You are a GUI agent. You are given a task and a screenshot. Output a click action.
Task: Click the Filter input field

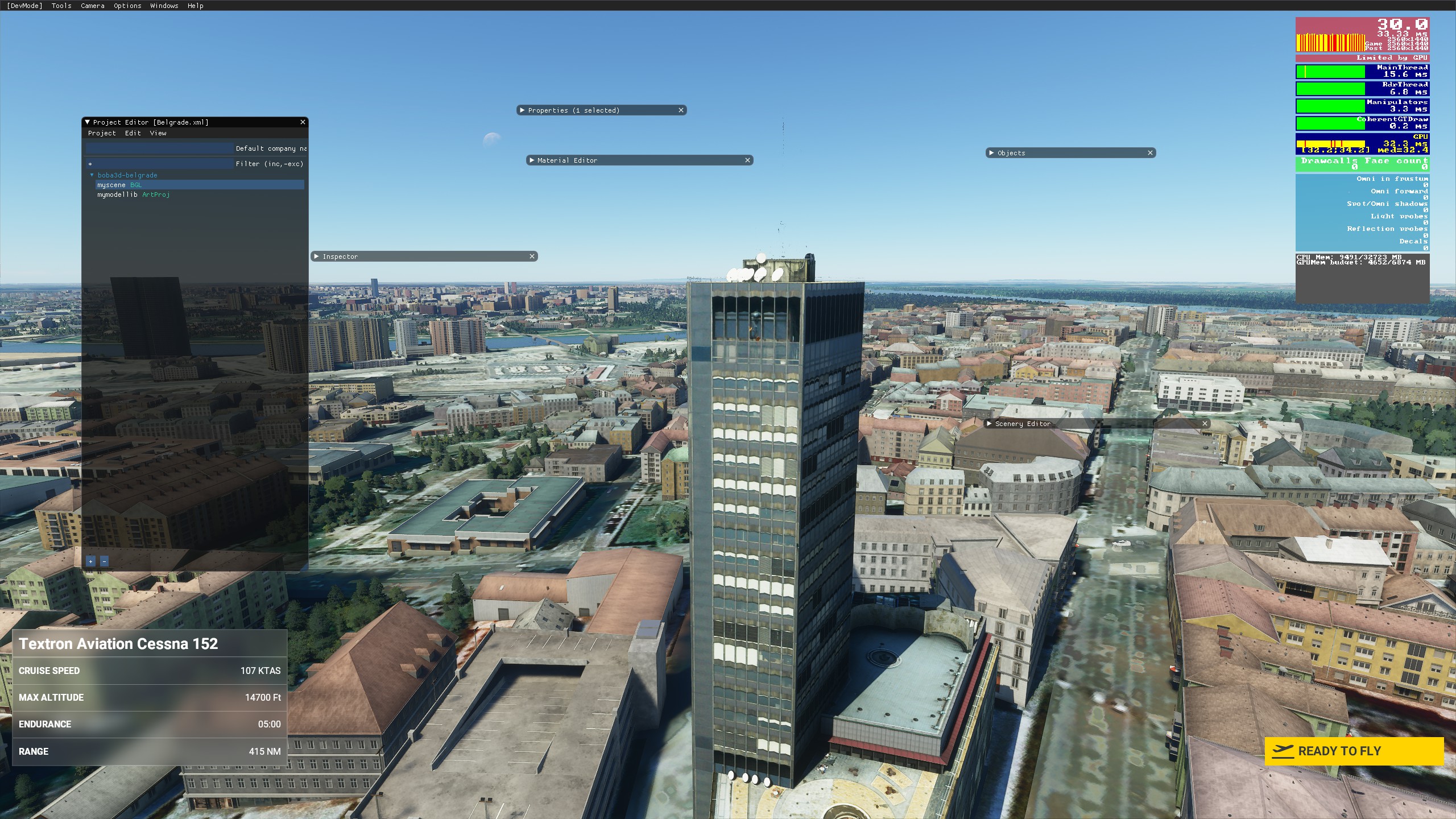[159, 164]
